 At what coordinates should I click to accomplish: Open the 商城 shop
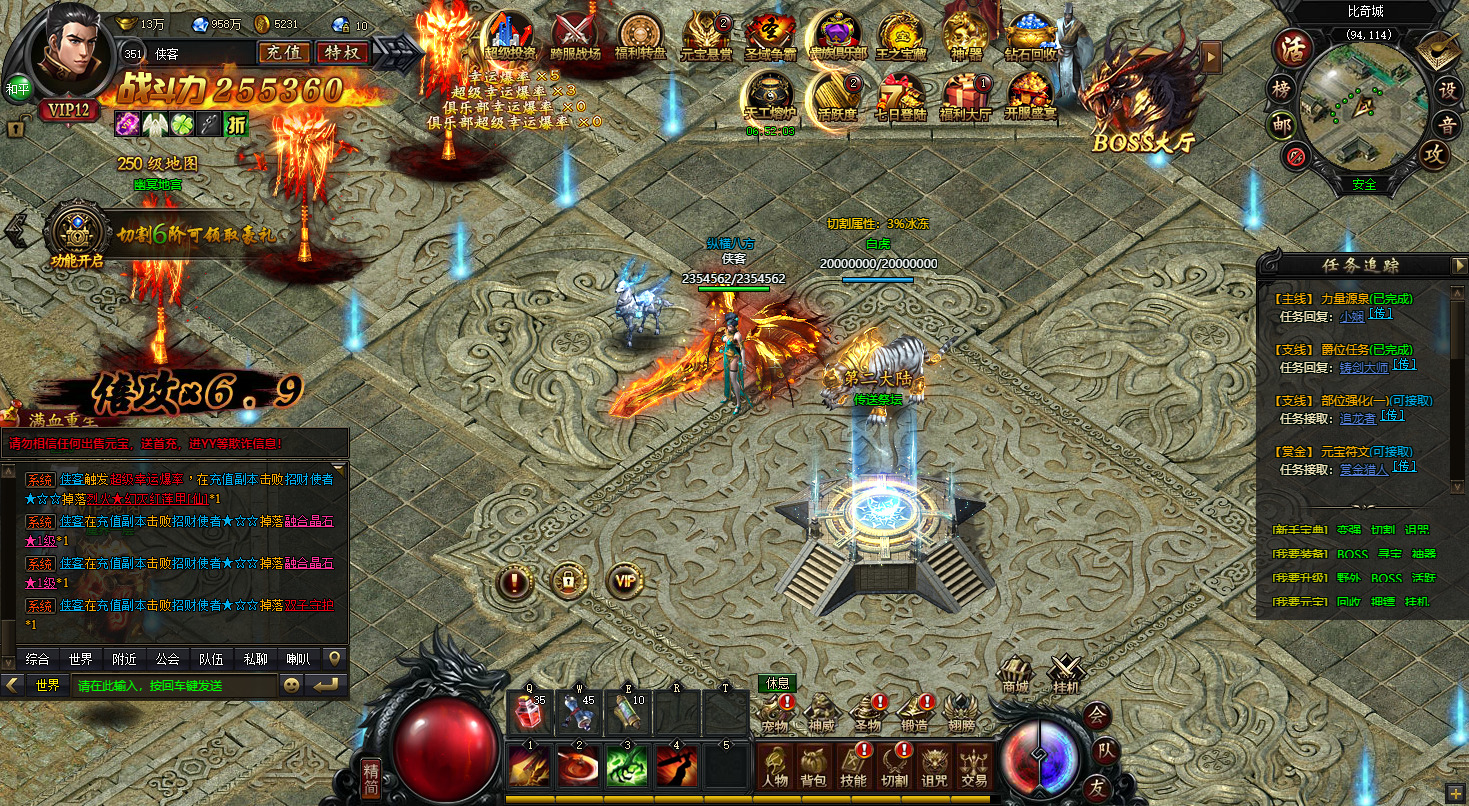(1015, 676)
